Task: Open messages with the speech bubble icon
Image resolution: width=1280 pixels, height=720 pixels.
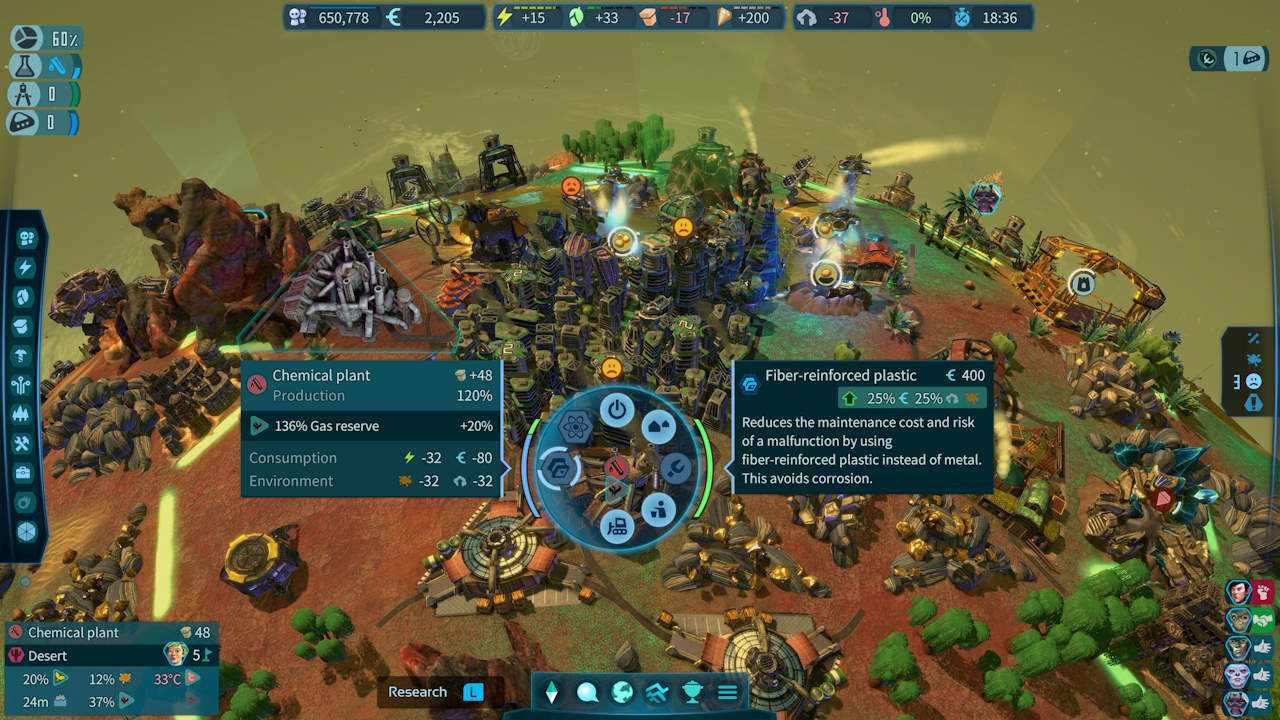Action: pyautogui.click(x=587, y=691)
